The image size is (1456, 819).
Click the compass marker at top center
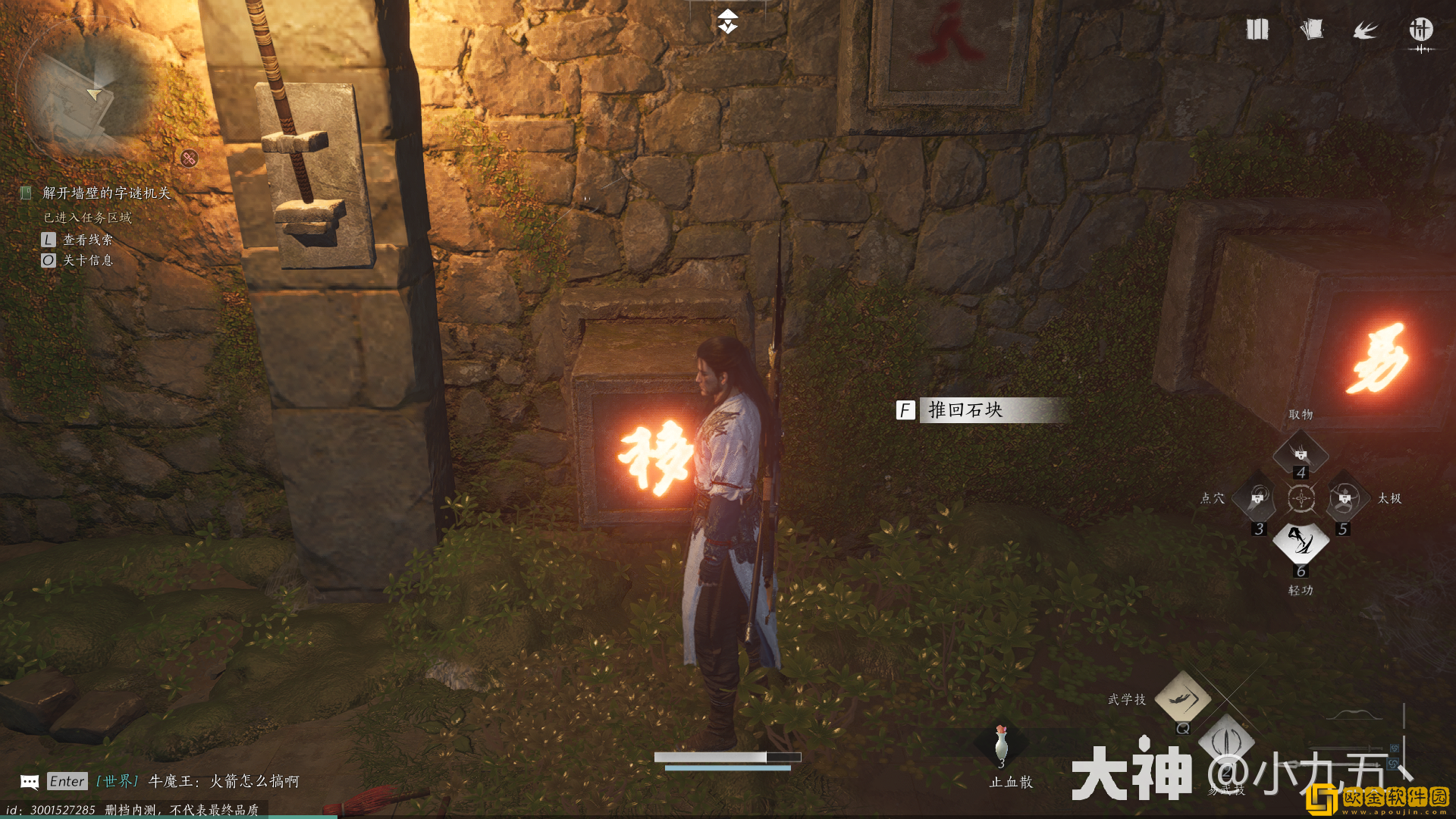pyautogui.click(x=728, y=21)
